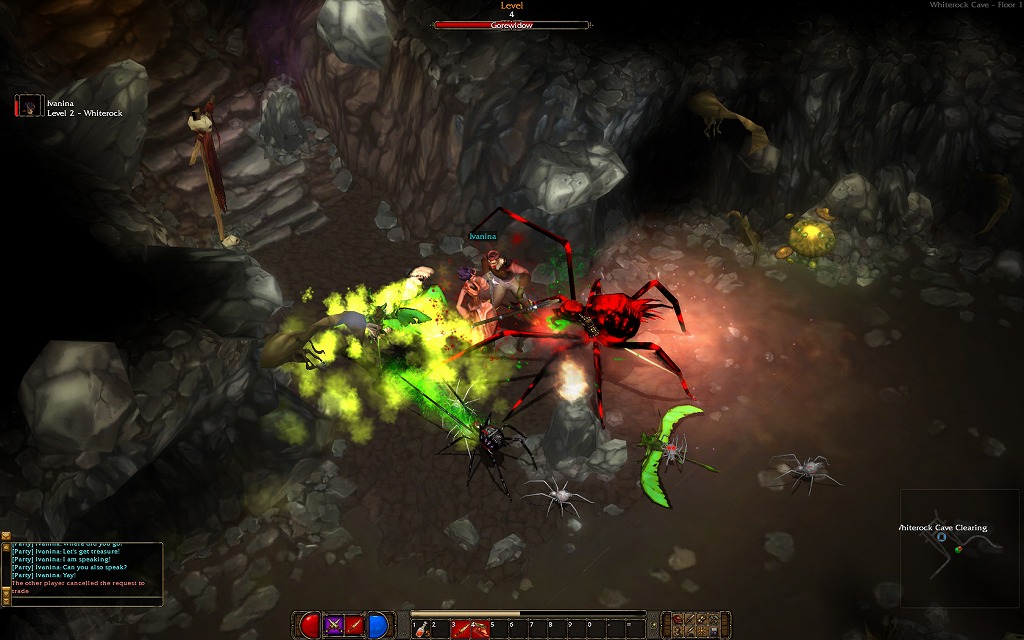The image size is (1024, 640).
Task: Click the purple crossed-swords skill slot
Action: click(334, 626)
